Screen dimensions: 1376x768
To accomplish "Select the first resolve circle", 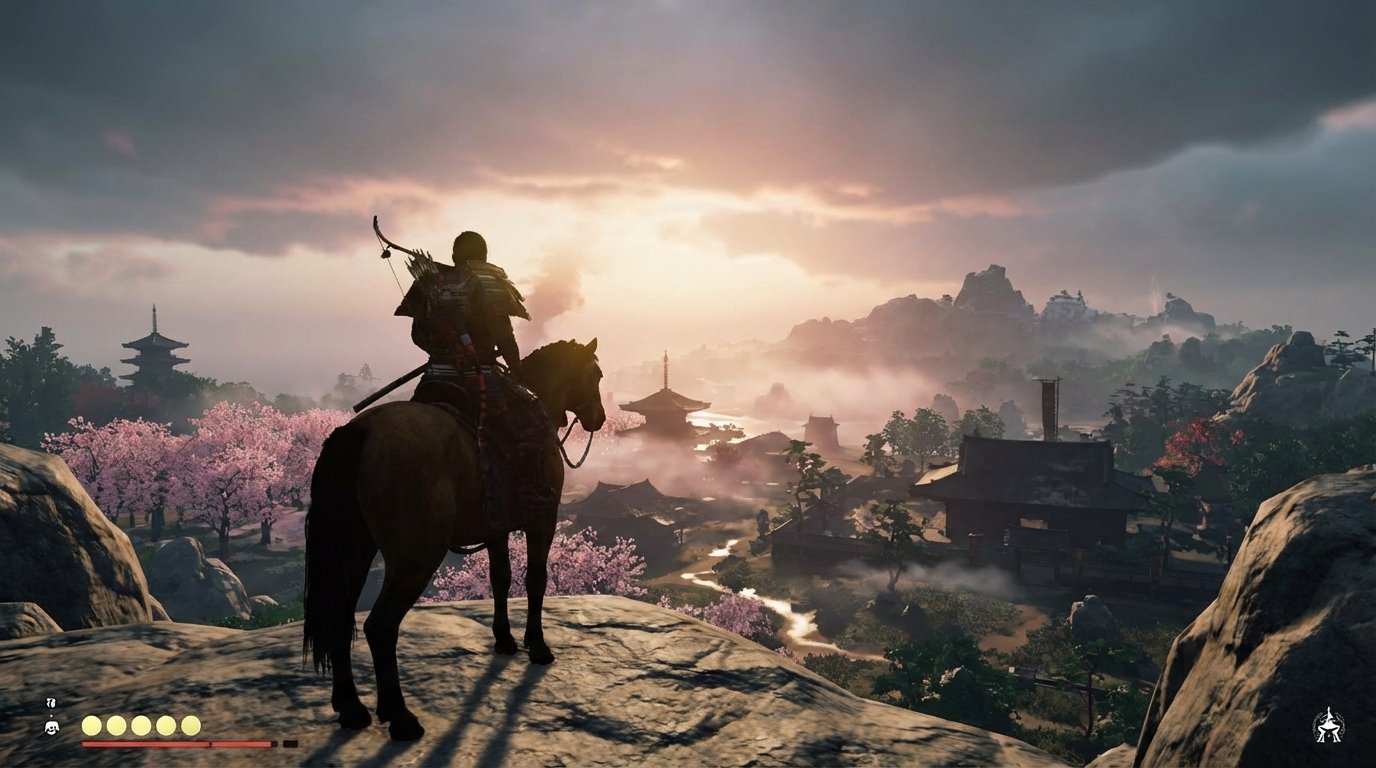I will point(91,725).
